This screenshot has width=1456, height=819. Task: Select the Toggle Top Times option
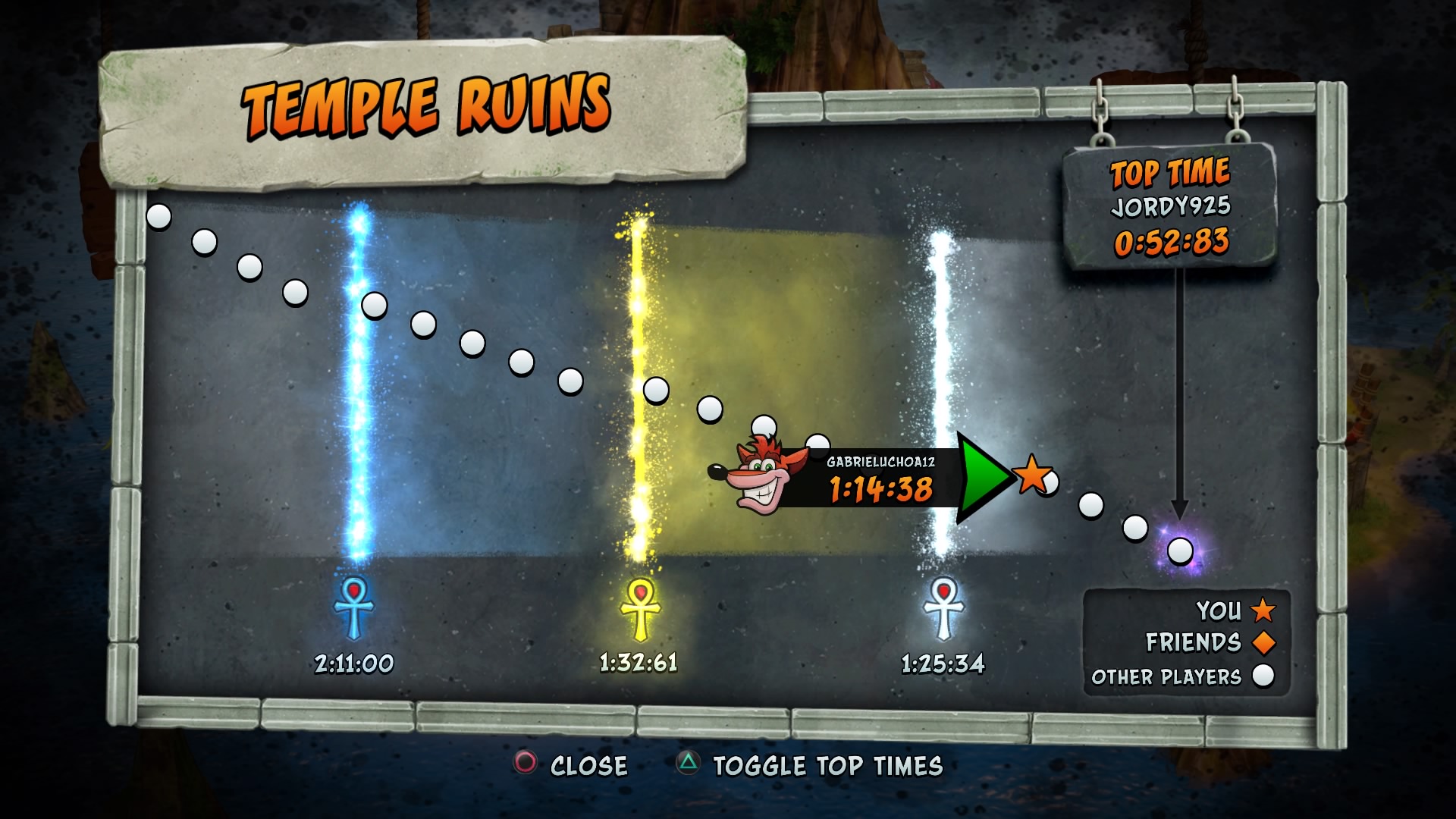pos(811,765)
